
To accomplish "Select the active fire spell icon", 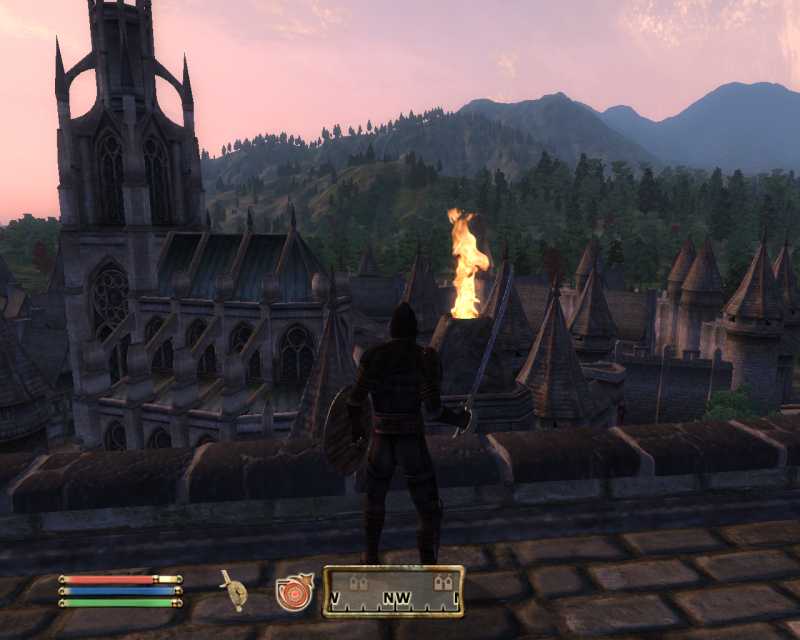I will tap(295, 591).
